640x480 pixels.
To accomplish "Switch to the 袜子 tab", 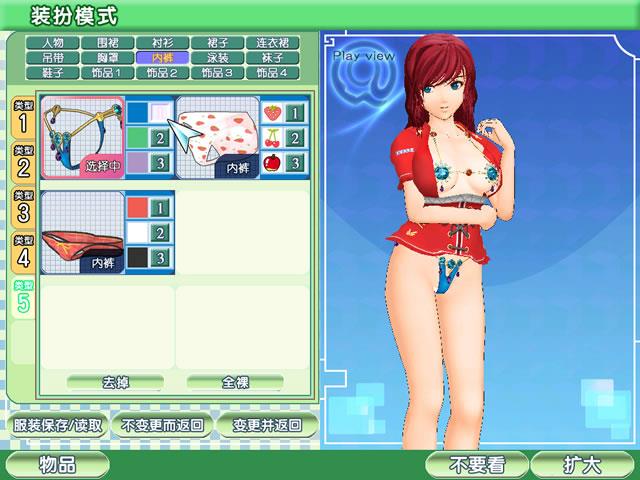I will point(270,58).
